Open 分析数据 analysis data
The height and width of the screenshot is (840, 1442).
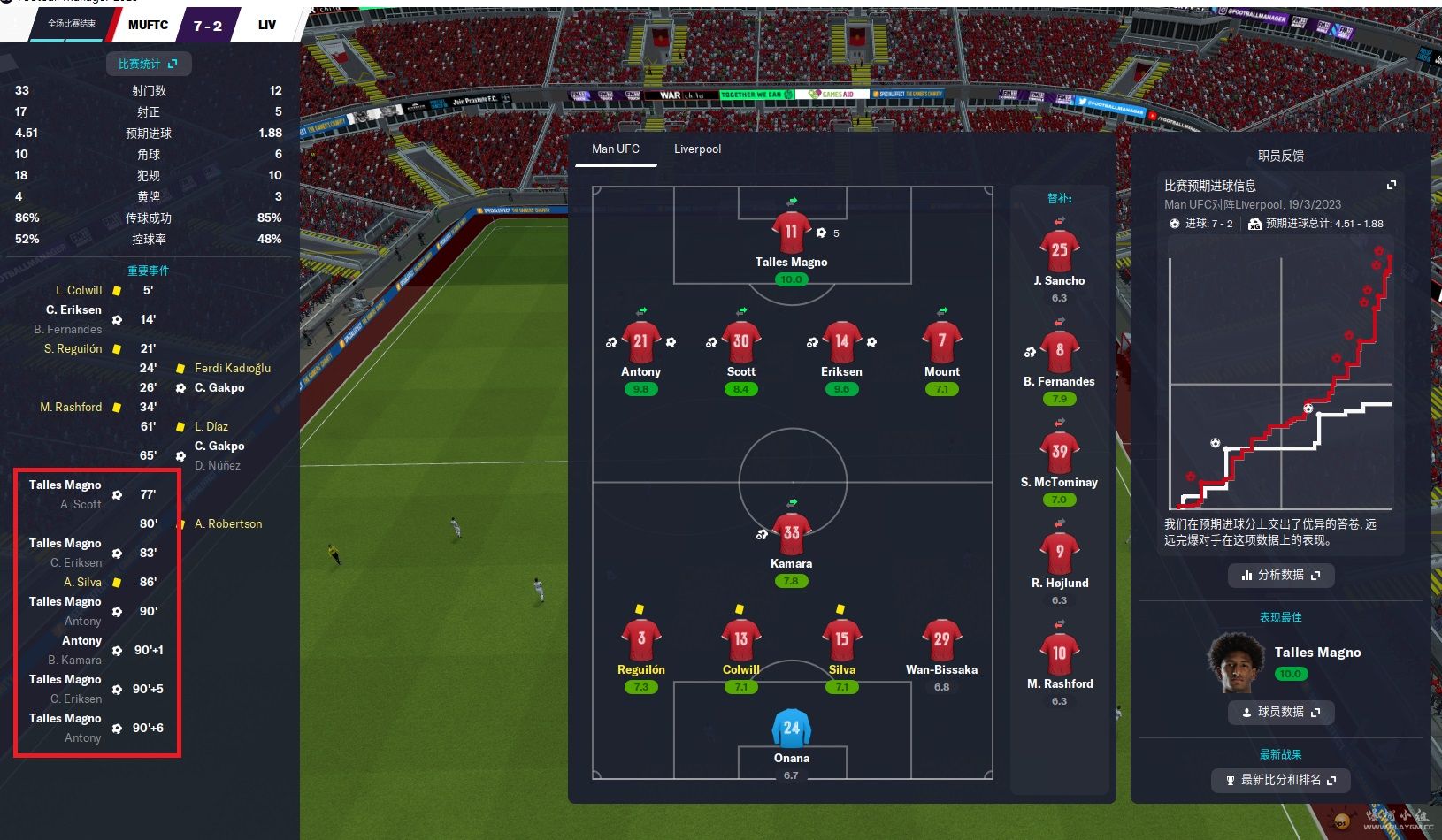point(1280,575)
